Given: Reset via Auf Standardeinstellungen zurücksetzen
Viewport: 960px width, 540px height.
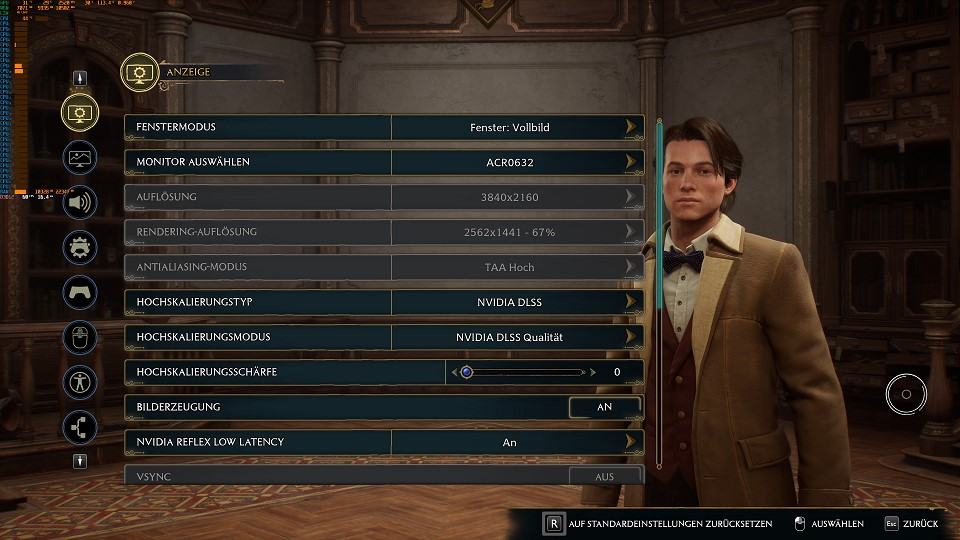Looking at the screenshot, I should point(660,524).
